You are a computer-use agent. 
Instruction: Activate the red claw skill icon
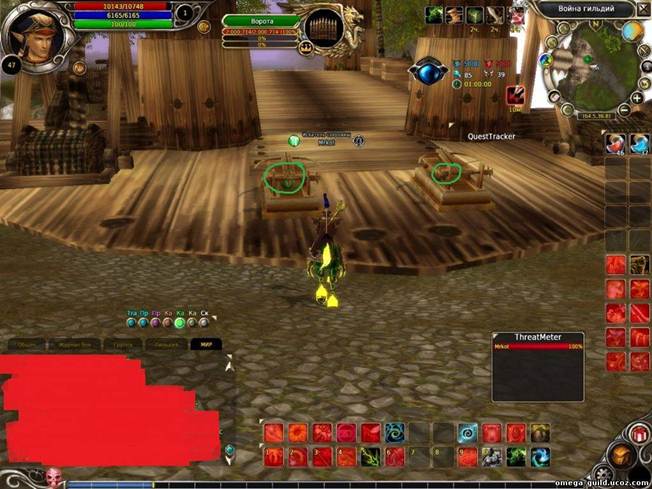pyautogui.click(x=516, y=95)
